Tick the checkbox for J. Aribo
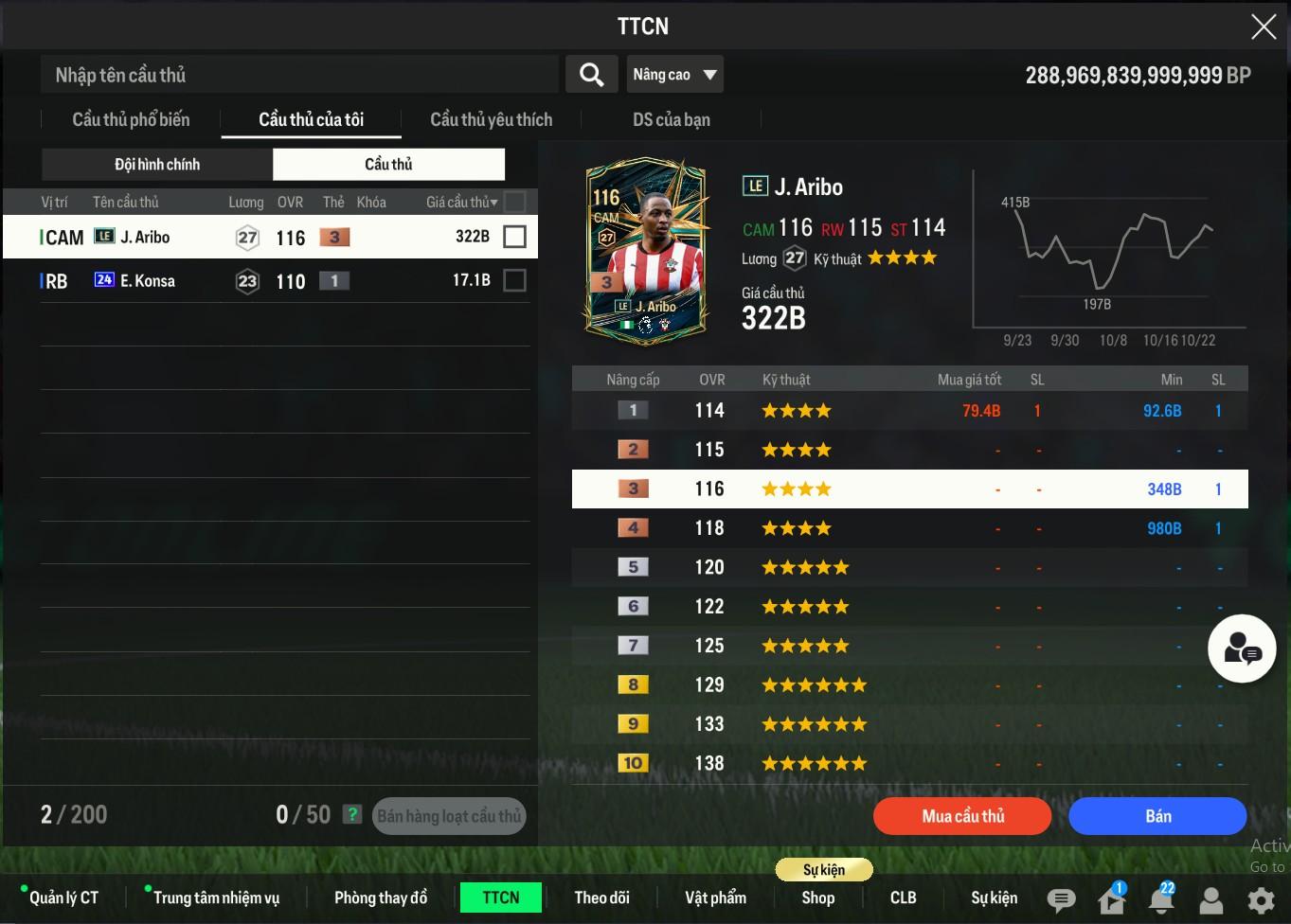Screen dimensions: 1291x924 coord(514,237)
